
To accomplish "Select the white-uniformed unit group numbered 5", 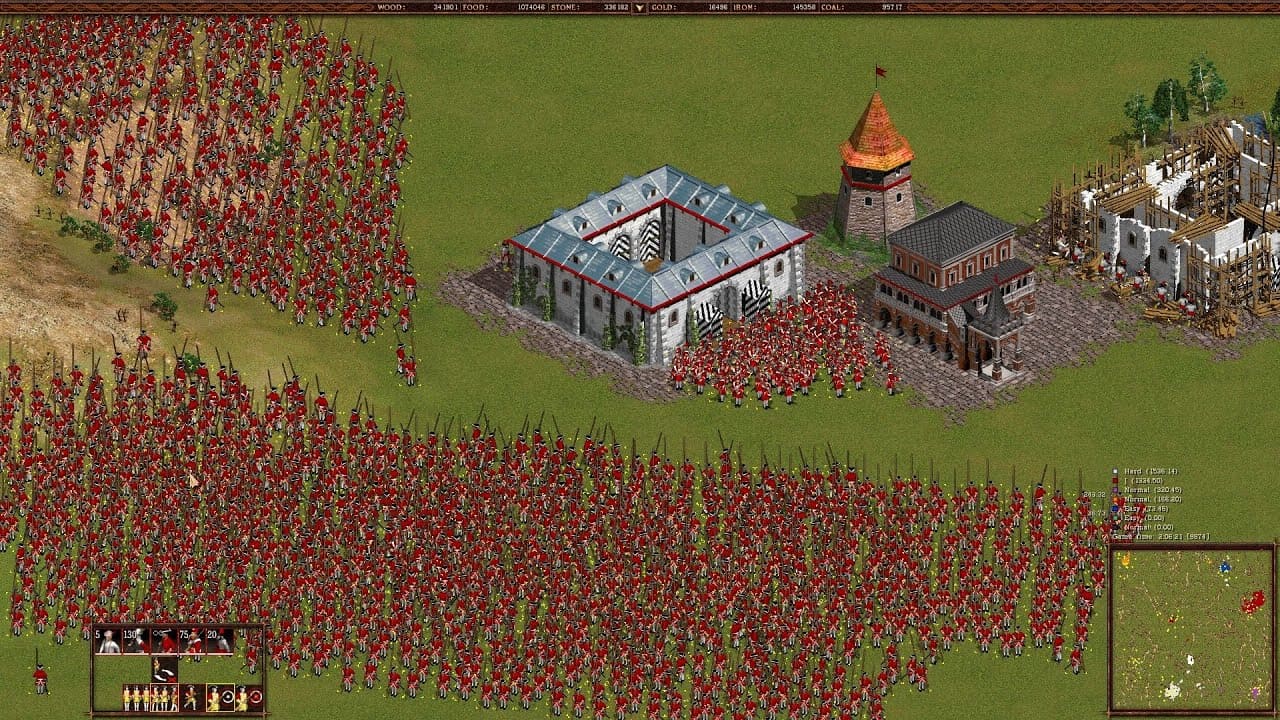I will (108, 641).
